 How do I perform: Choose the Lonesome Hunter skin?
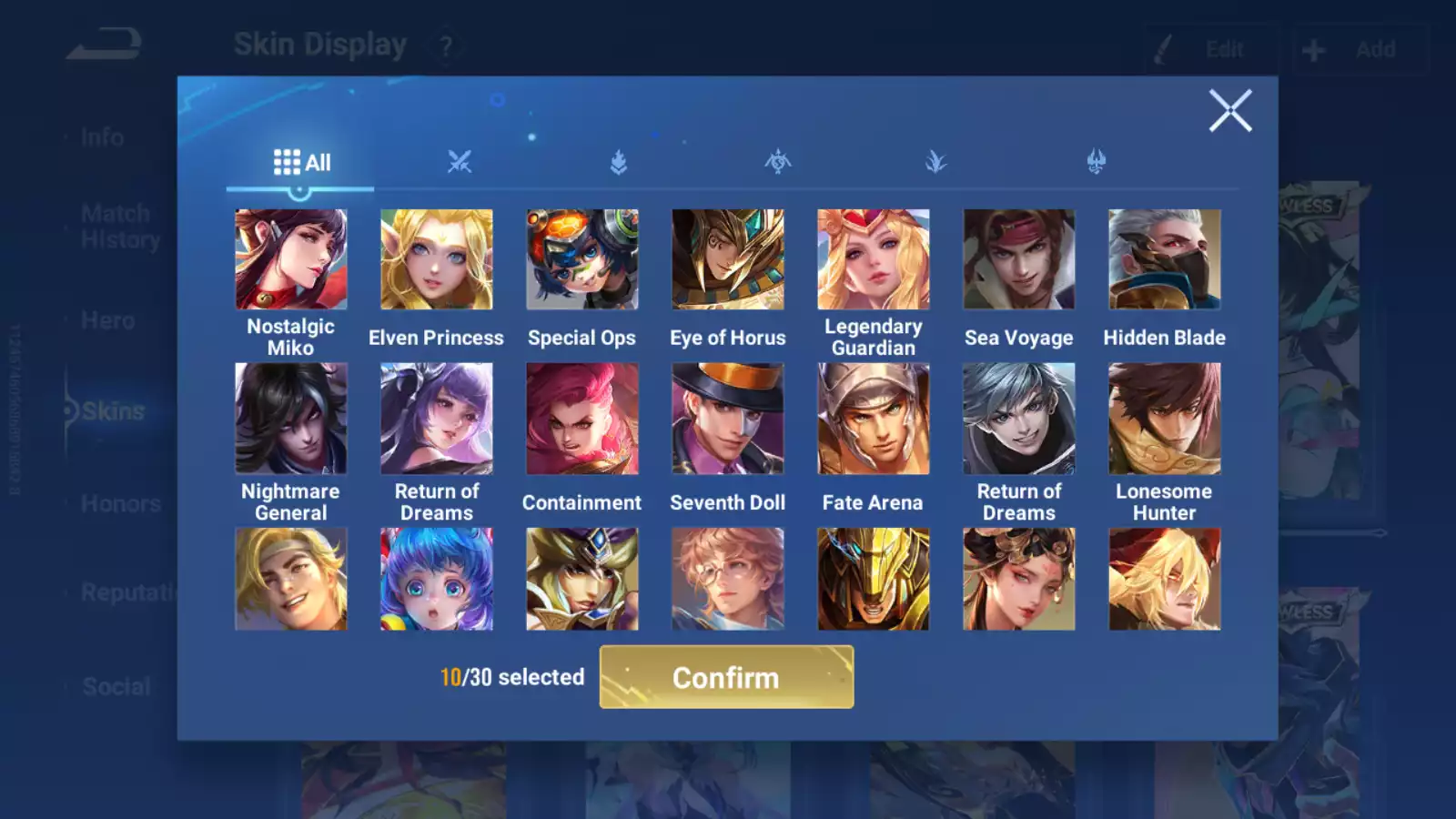(1165, 419)
